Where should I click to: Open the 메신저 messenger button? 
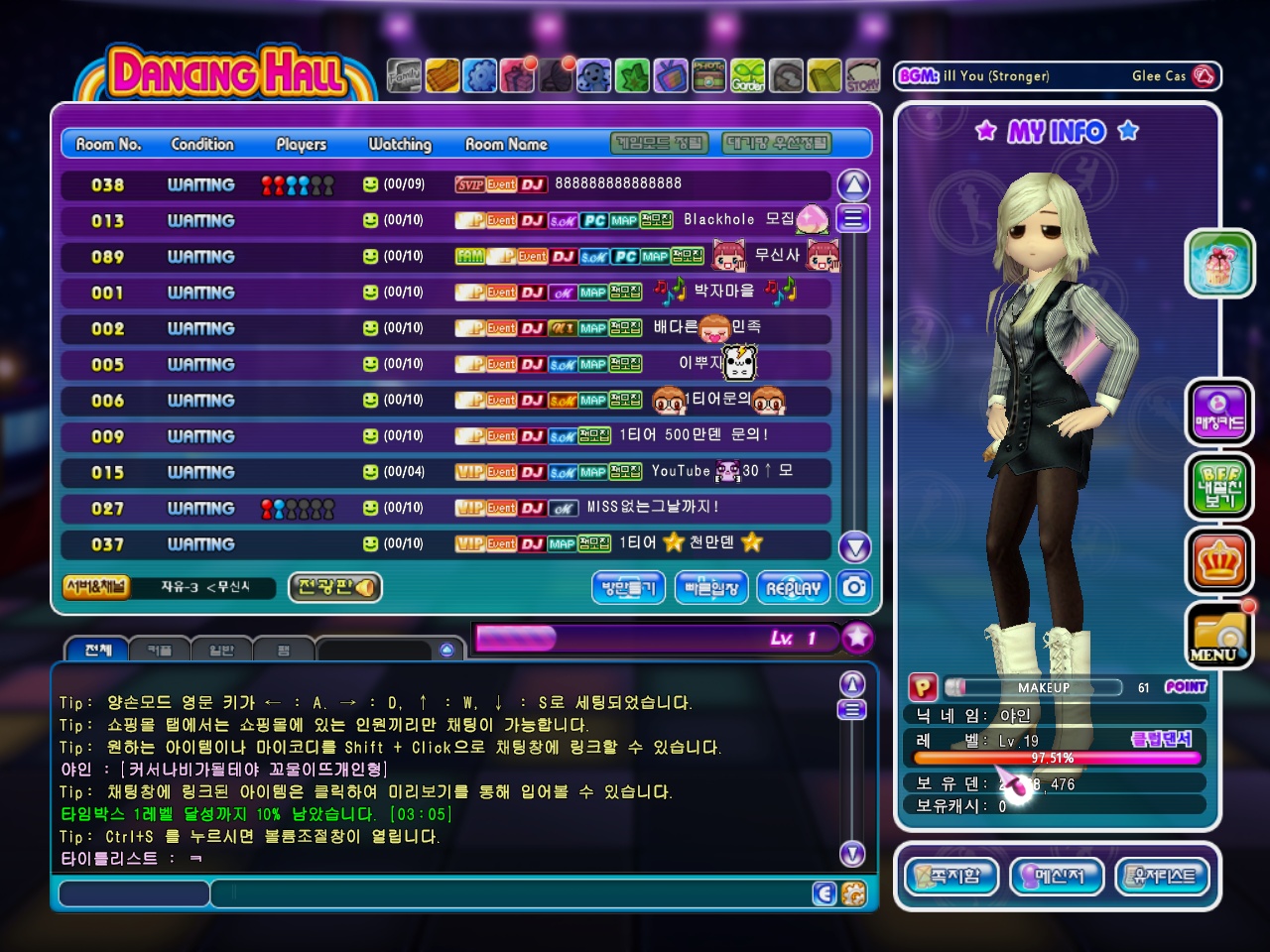coord(1057,876)
